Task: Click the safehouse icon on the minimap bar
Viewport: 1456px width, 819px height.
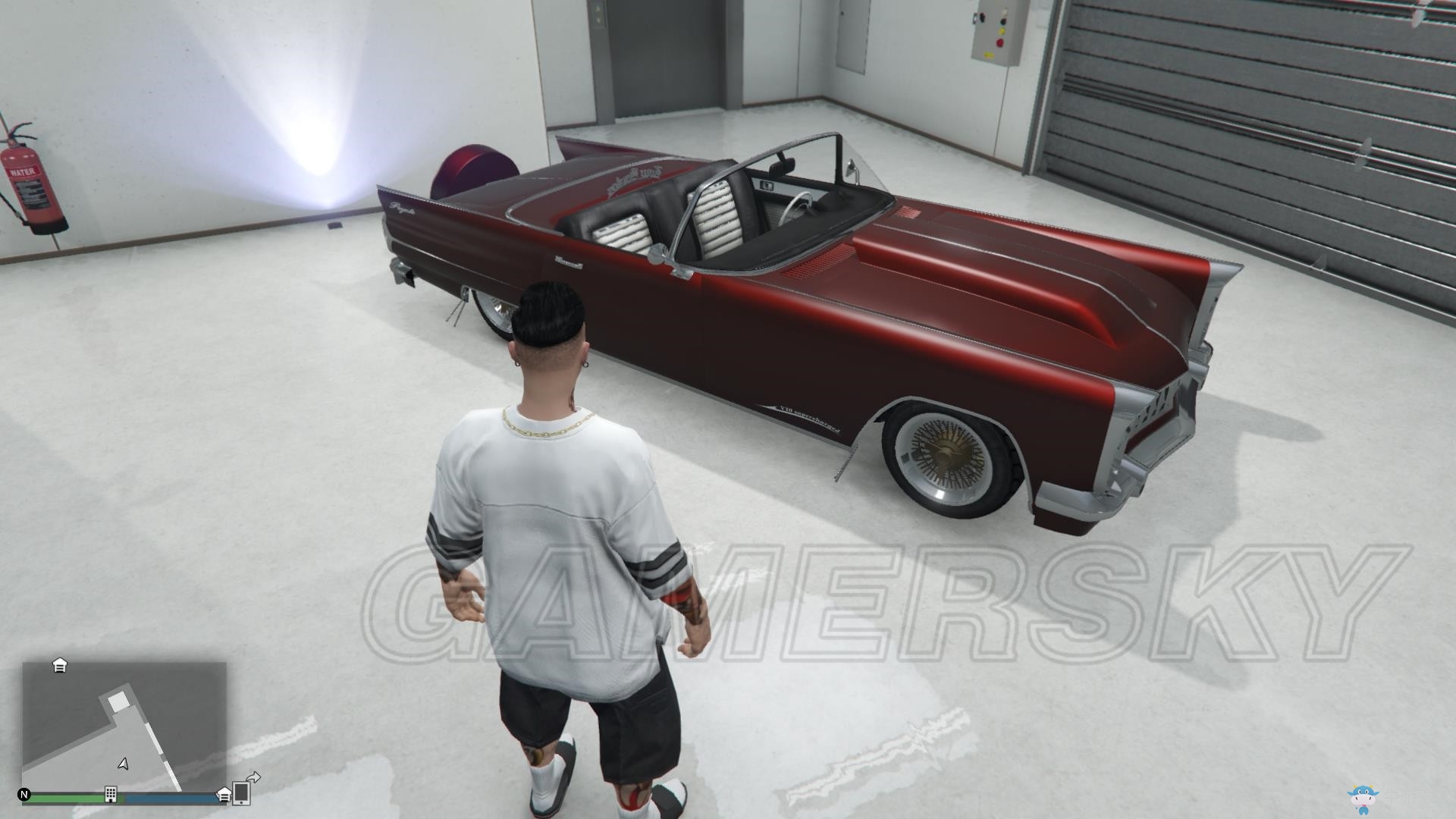Action: click(x=224, y=797)
